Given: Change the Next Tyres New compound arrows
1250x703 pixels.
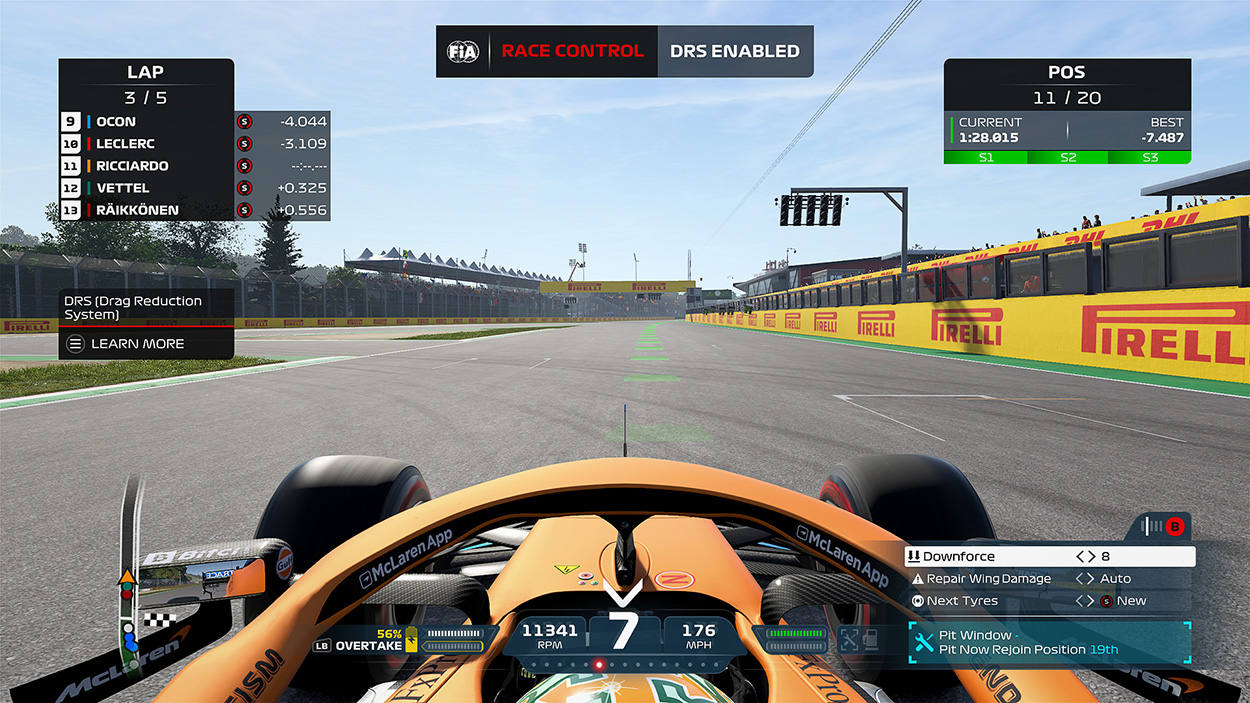Looking at the screenshot, I should (1085, 601).
